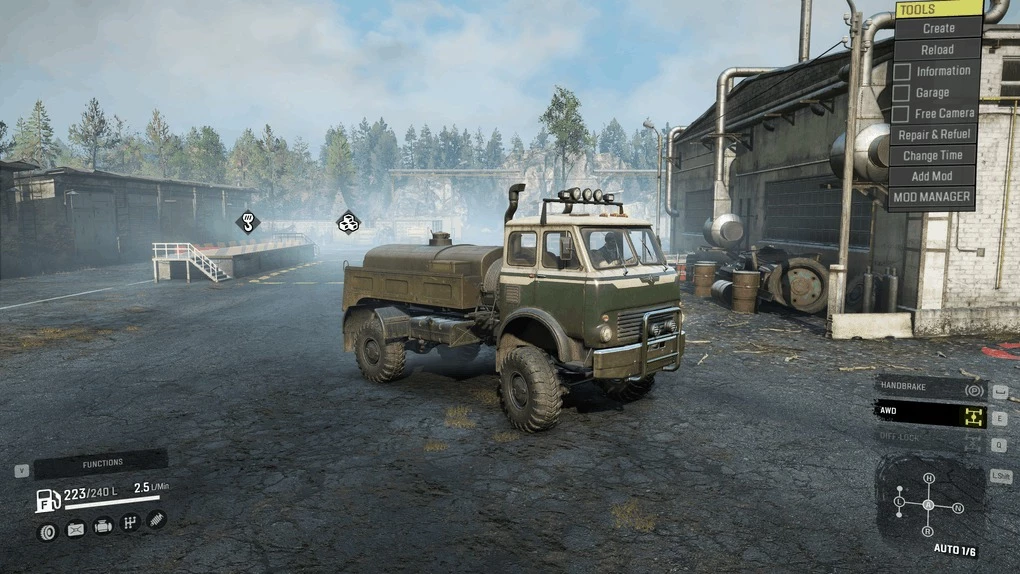Select the suspension spring icon

[x=156, y=519]
